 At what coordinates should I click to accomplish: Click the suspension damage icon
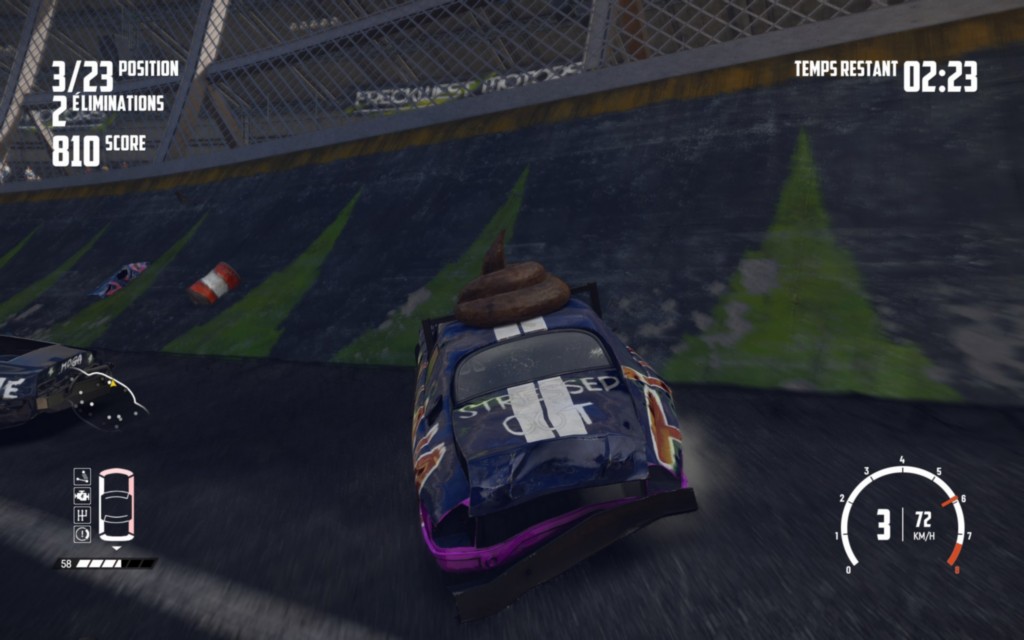click(x=82, y=476)
